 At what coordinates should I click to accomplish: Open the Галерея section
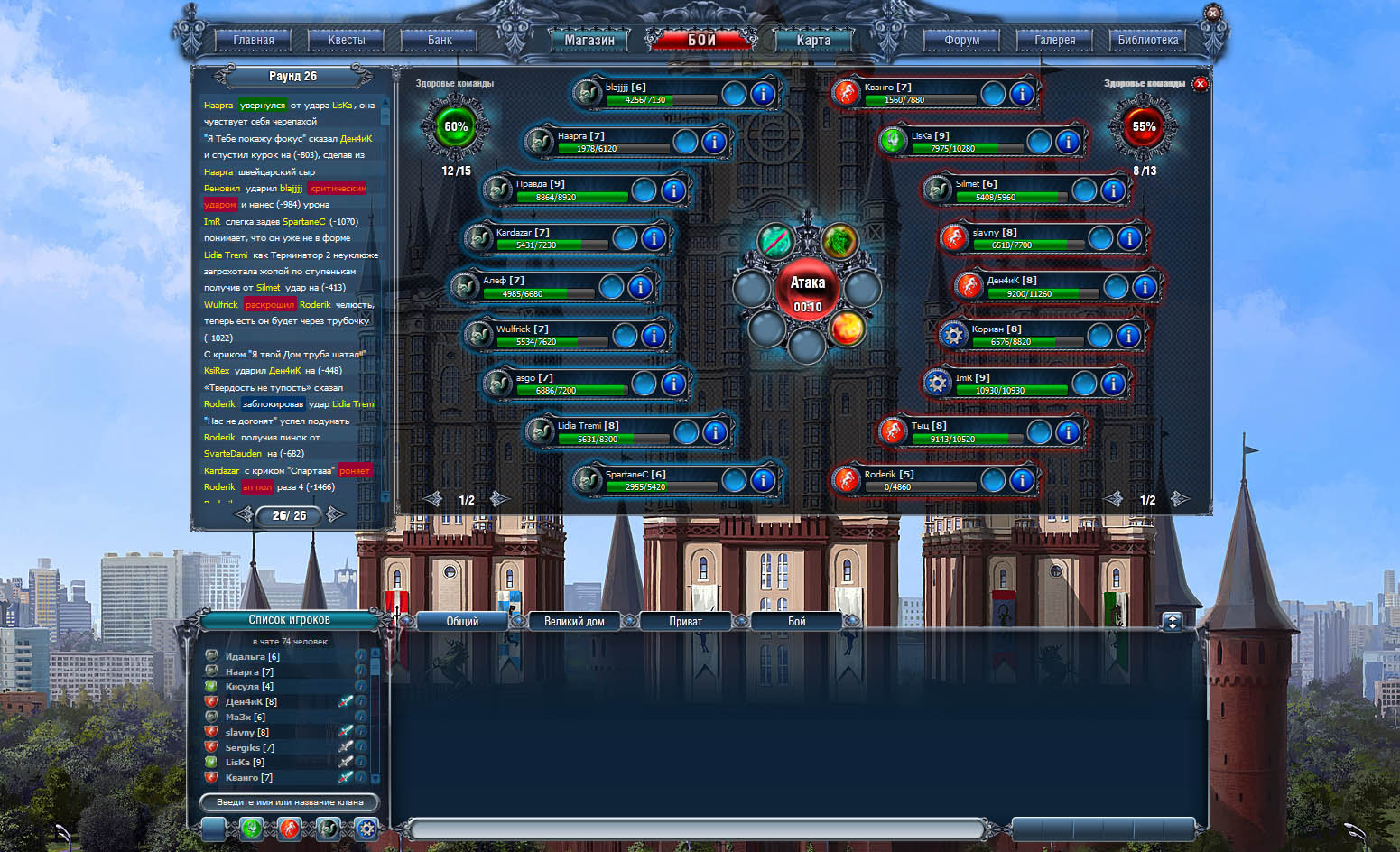click(x=1054, y=40)
